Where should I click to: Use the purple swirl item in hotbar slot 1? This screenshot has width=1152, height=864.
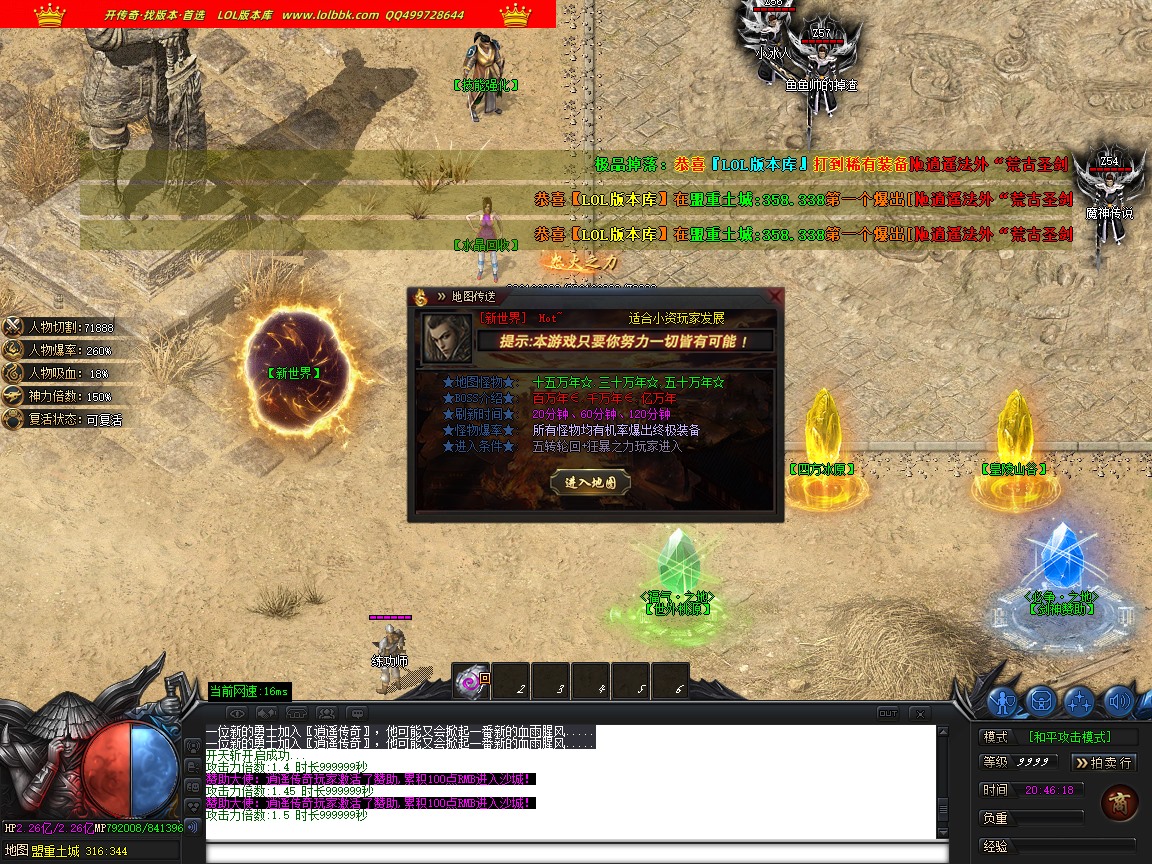tap(470, 682)
